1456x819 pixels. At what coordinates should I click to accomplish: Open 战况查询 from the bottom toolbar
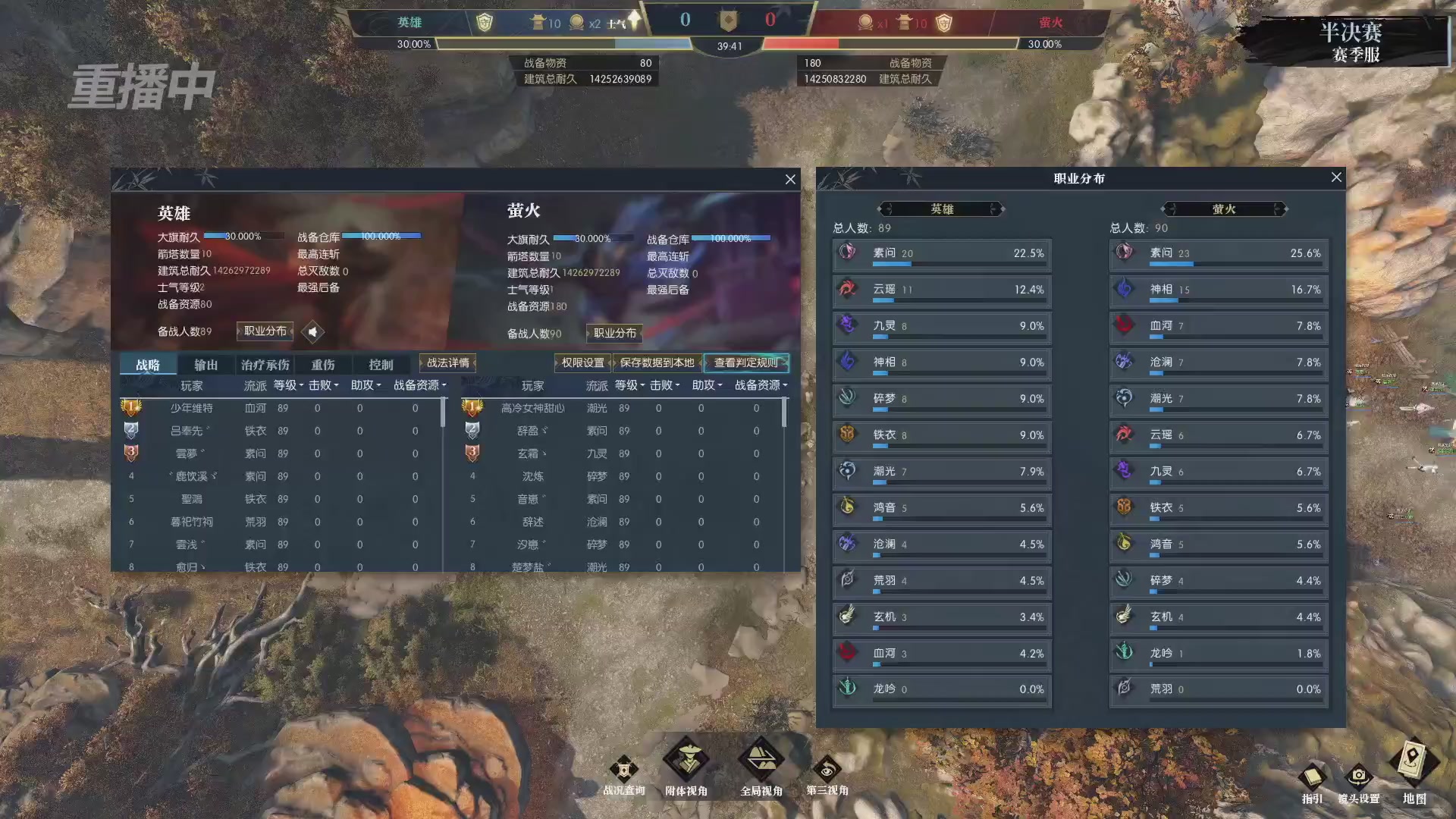point(623,770)
